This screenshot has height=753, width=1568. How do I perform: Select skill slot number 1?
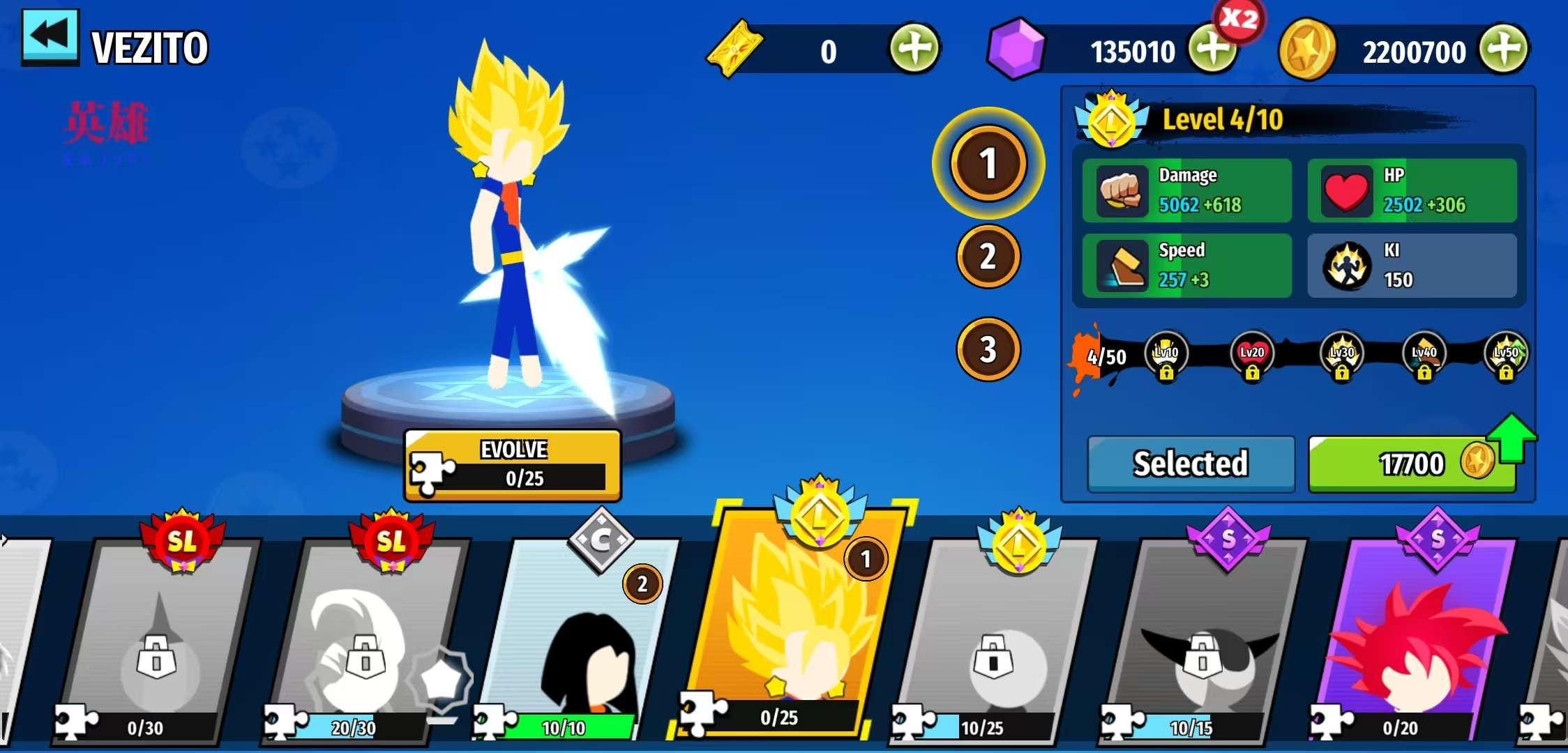[x=988, y=163]
